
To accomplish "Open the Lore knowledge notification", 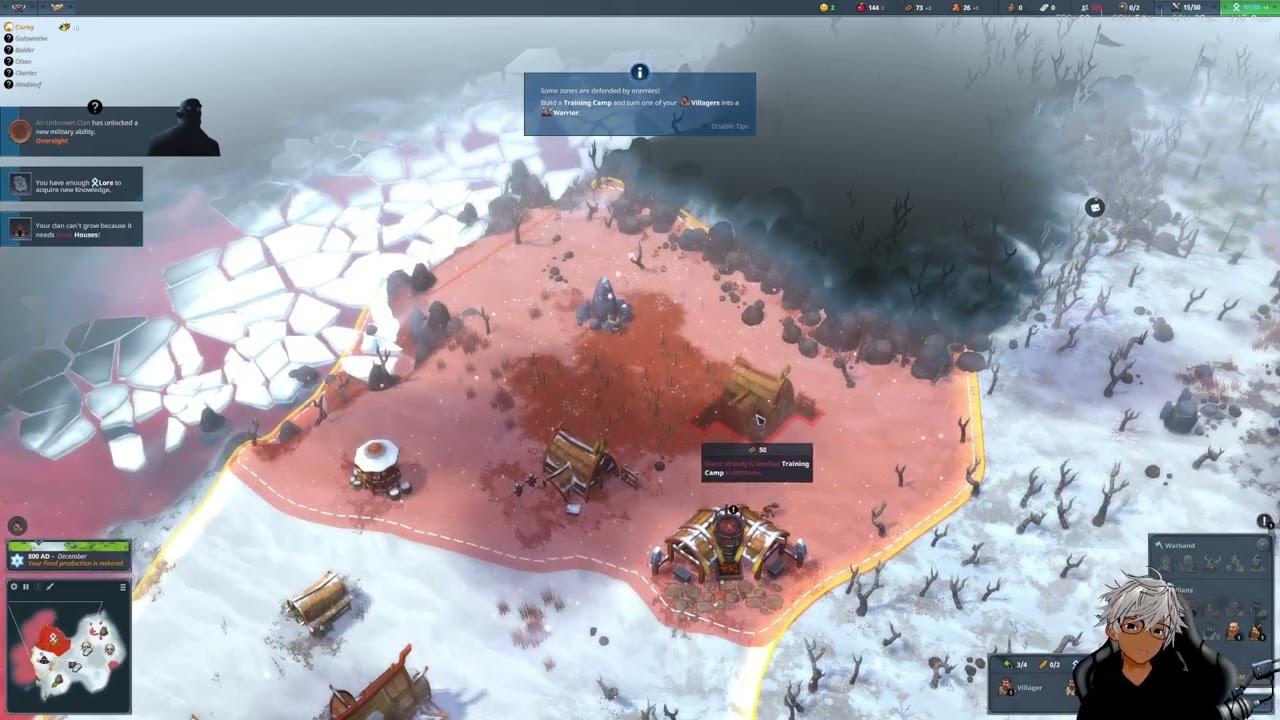I will tap(72, 184).
